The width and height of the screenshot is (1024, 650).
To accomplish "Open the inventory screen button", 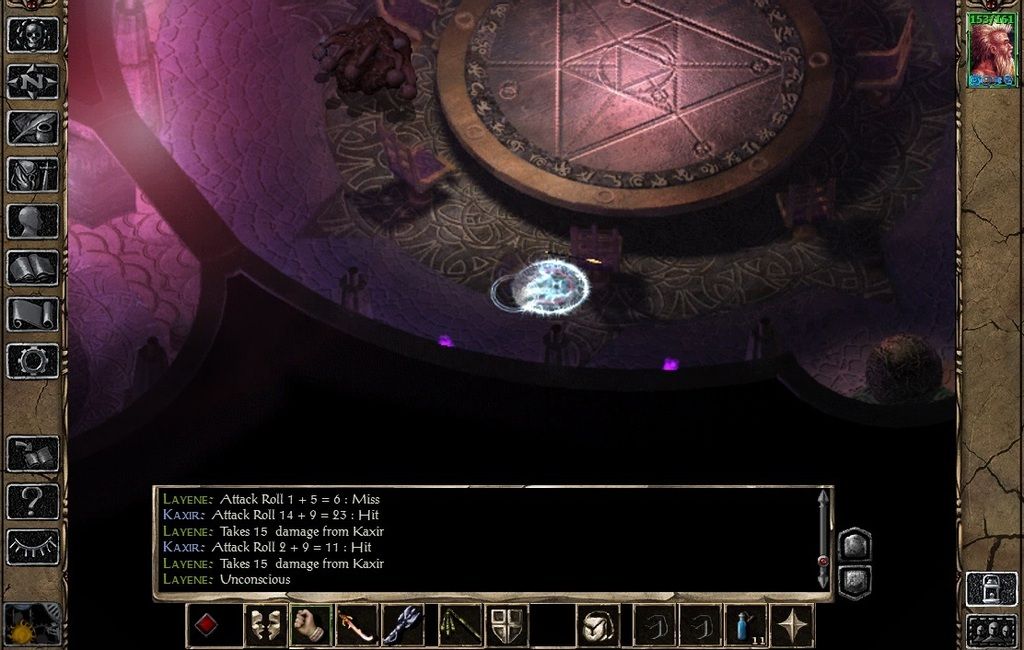I will click(33, 174).
